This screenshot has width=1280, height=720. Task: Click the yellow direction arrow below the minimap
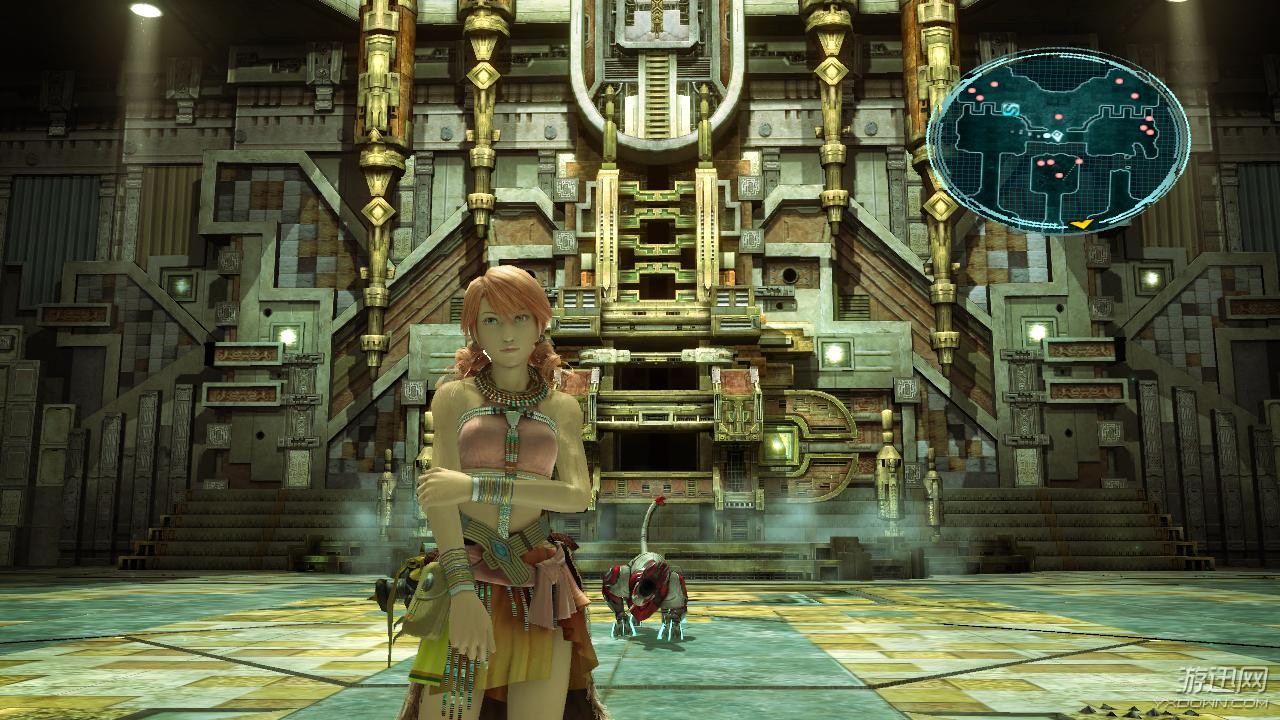coord(1080,224)
